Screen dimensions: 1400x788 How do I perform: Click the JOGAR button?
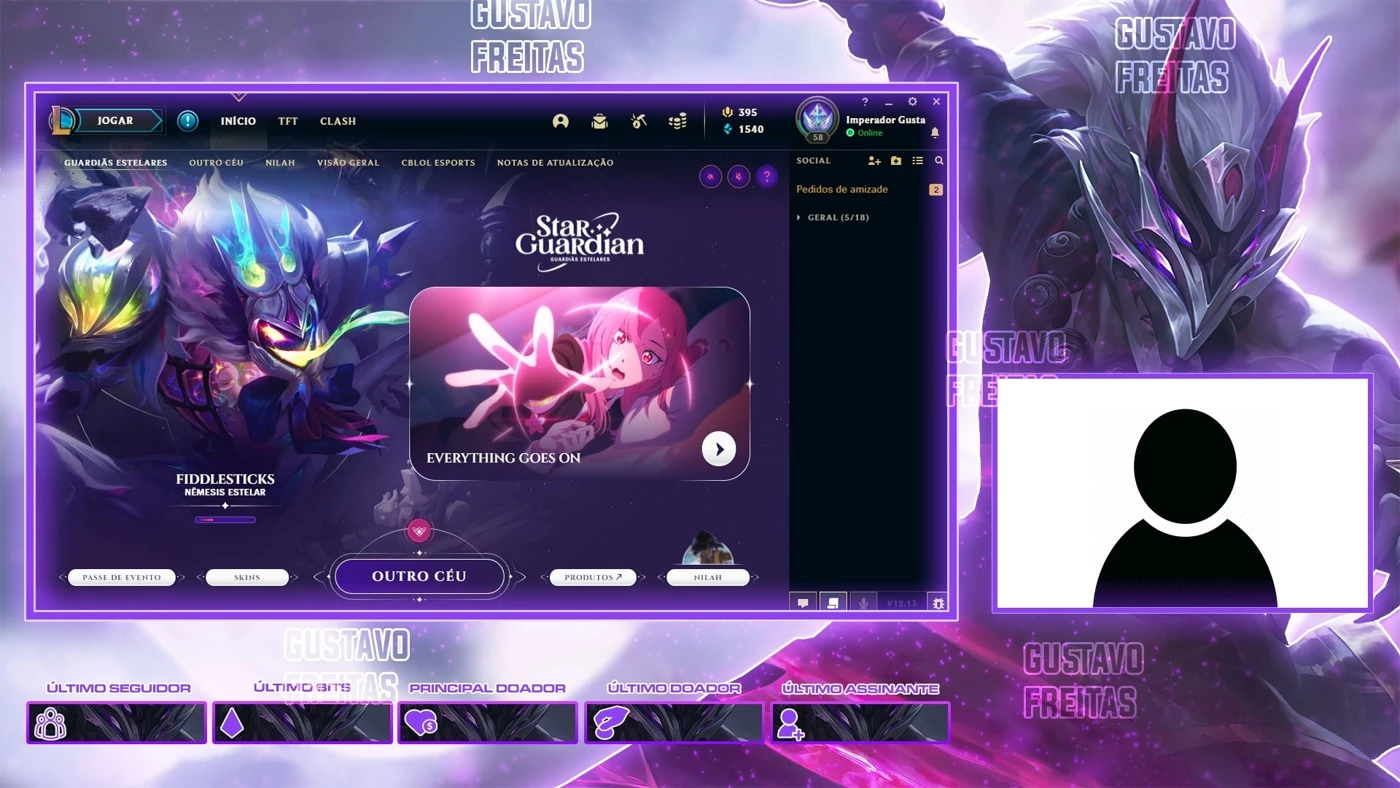[119, 119]
